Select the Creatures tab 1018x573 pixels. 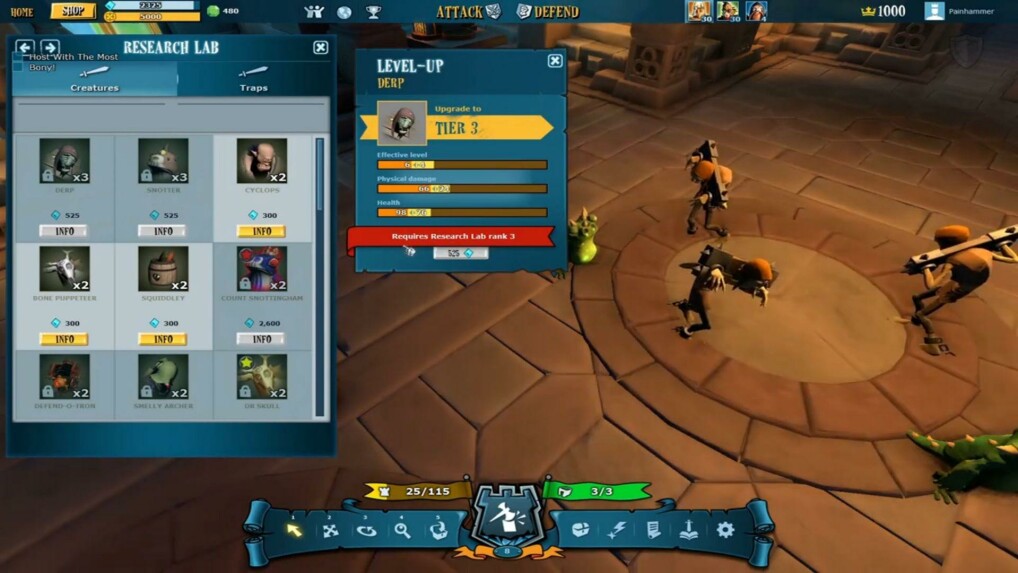pyautogui.click(x=95, y=79)
